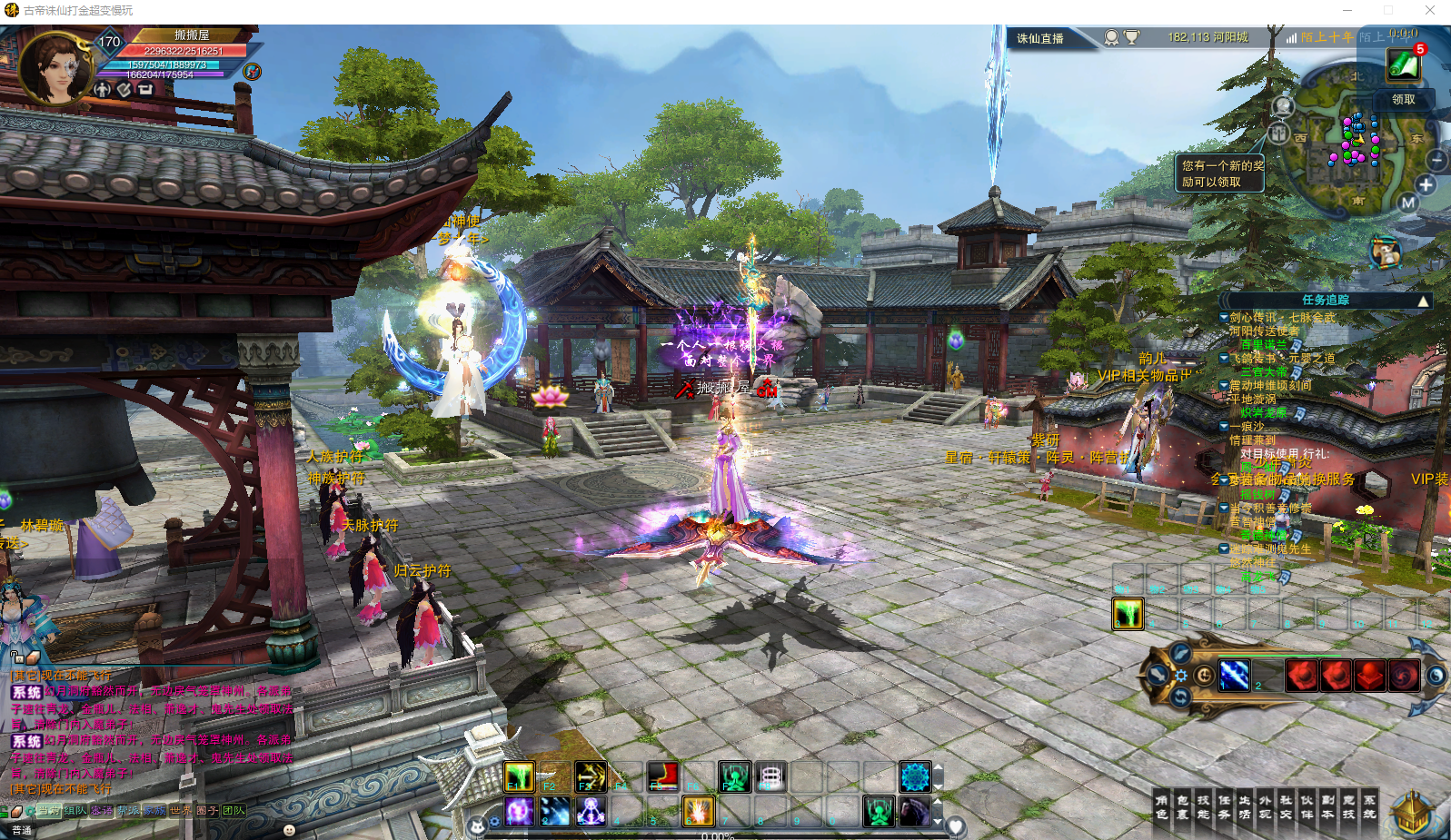
Task: Switch chat to the 帮派 guild channel
Action: (128, 811)
